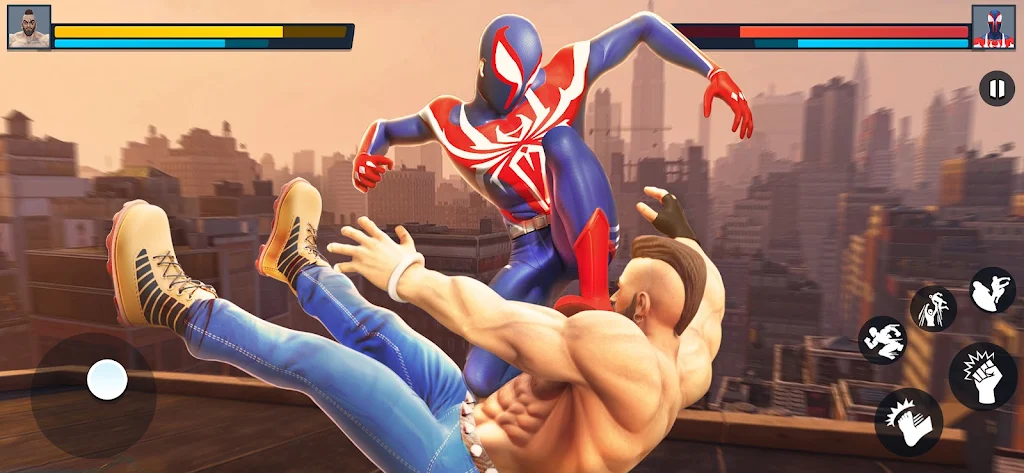1024x473 pixels.
Task: Trigger the grab and throw move icon
Action: [933, 307]
